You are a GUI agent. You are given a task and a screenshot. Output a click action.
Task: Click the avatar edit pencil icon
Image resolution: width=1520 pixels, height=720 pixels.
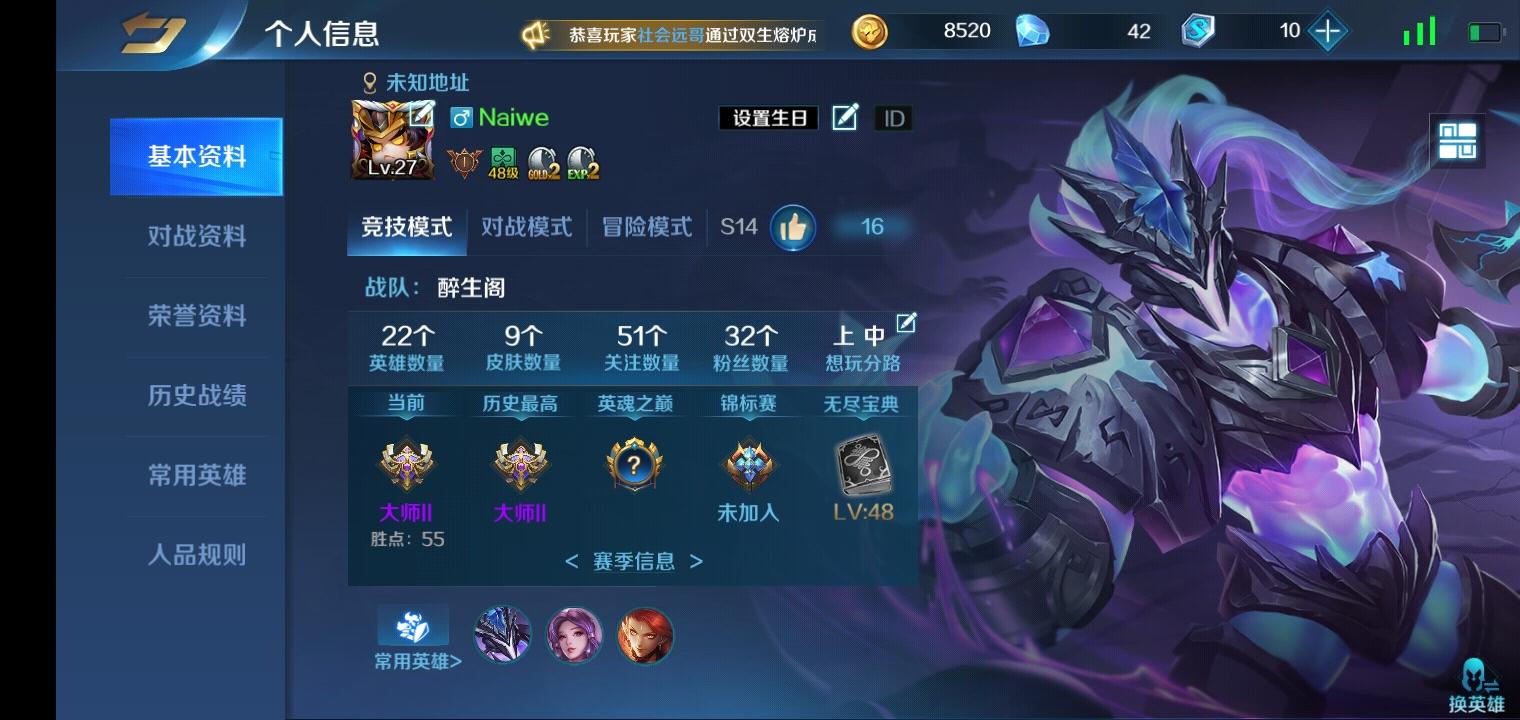421,115
